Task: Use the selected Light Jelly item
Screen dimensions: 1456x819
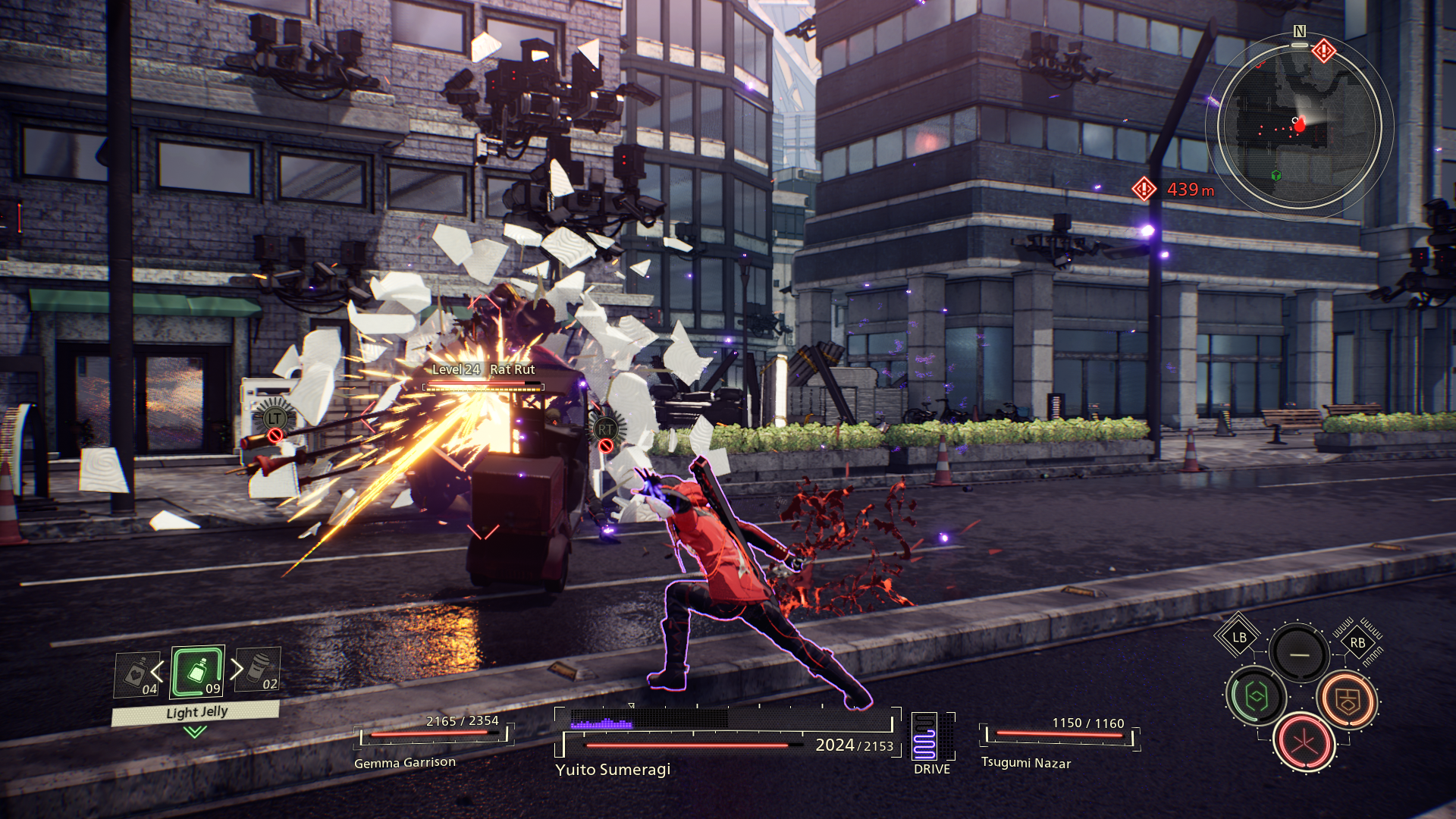Action: [x=197, y=671]
